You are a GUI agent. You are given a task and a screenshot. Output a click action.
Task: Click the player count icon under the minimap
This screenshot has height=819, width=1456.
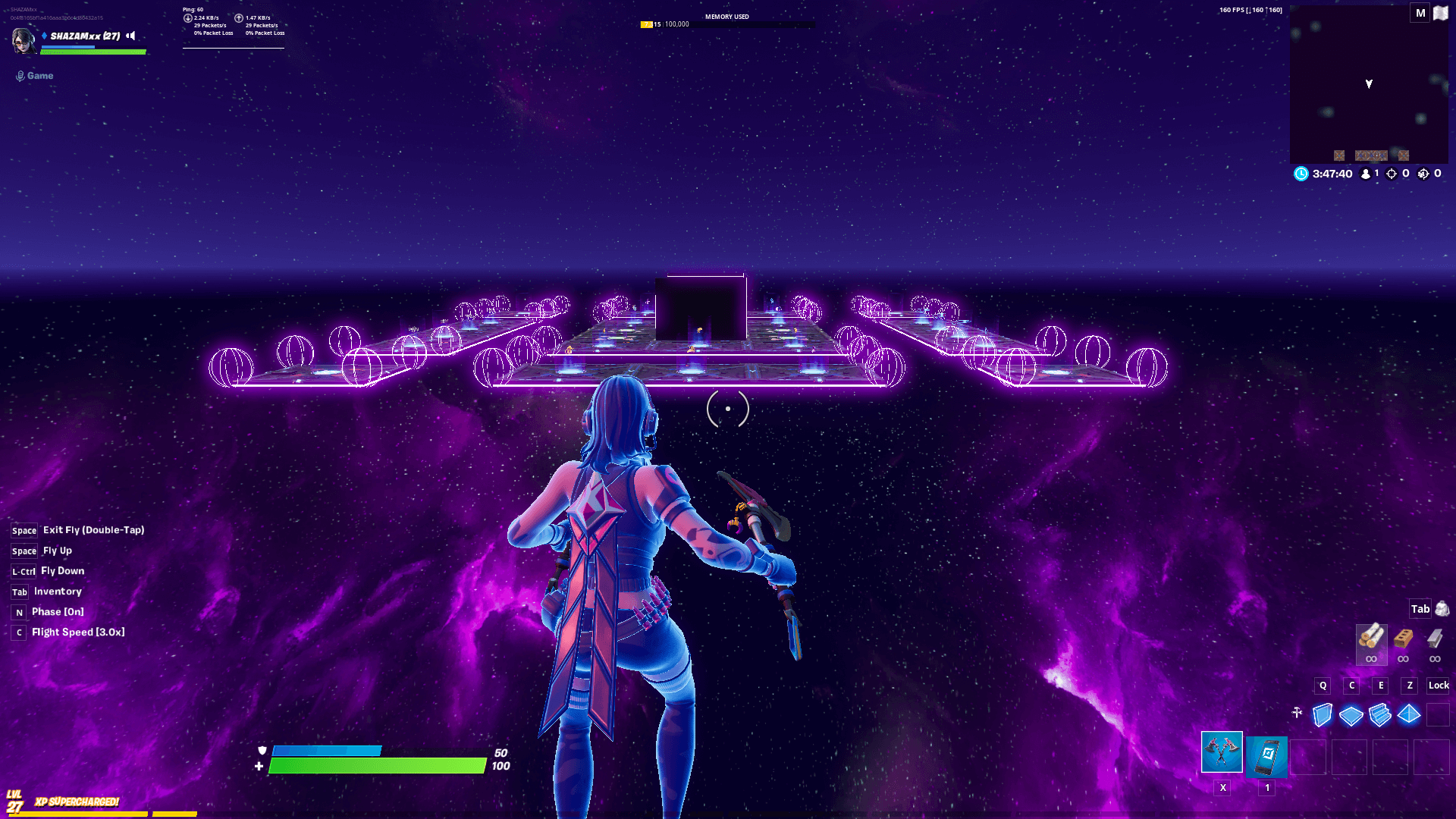coord(1365,174)
